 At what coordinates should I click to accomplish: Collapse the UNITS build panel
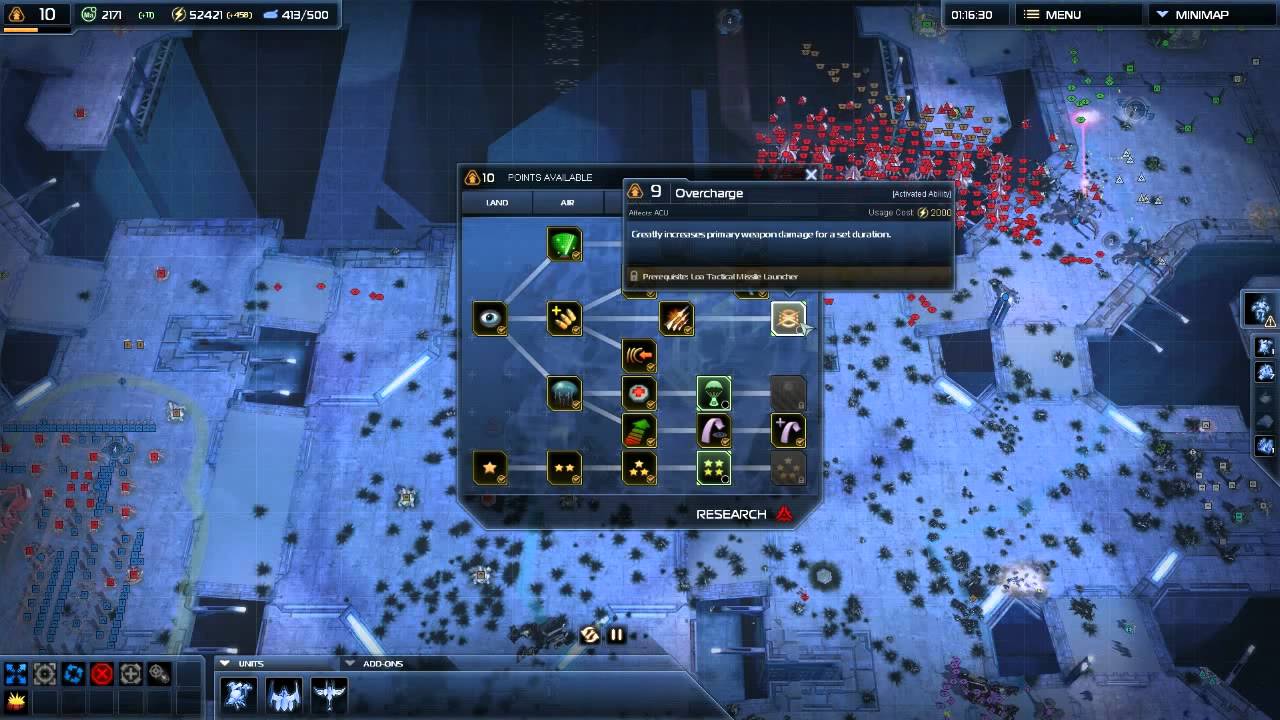pyautogui.click(x=226, y=663)
